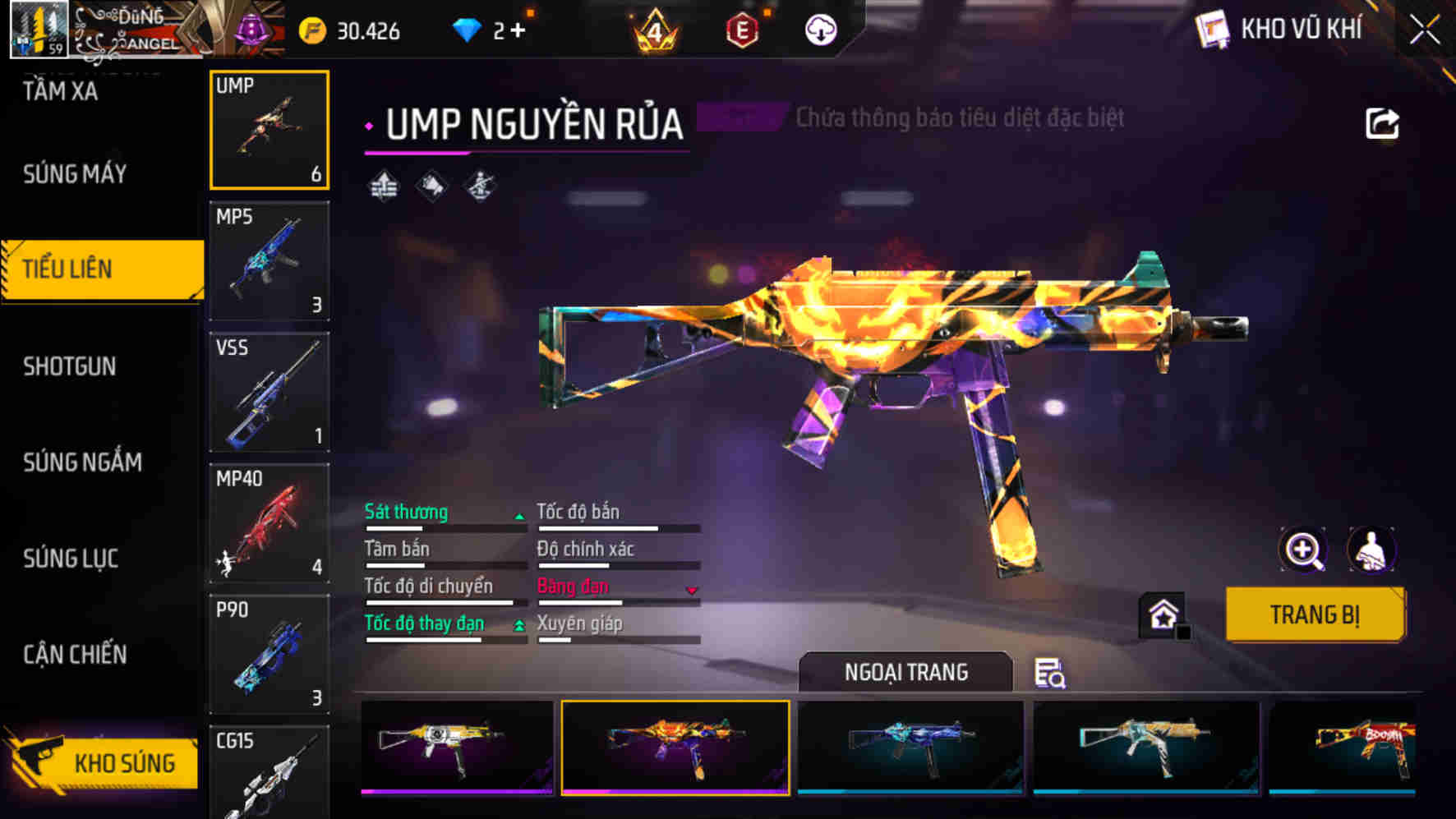Viewport: 1456px width, 819px height.
Task: Choose the P90 weapon tile
Action: (270, 654)
